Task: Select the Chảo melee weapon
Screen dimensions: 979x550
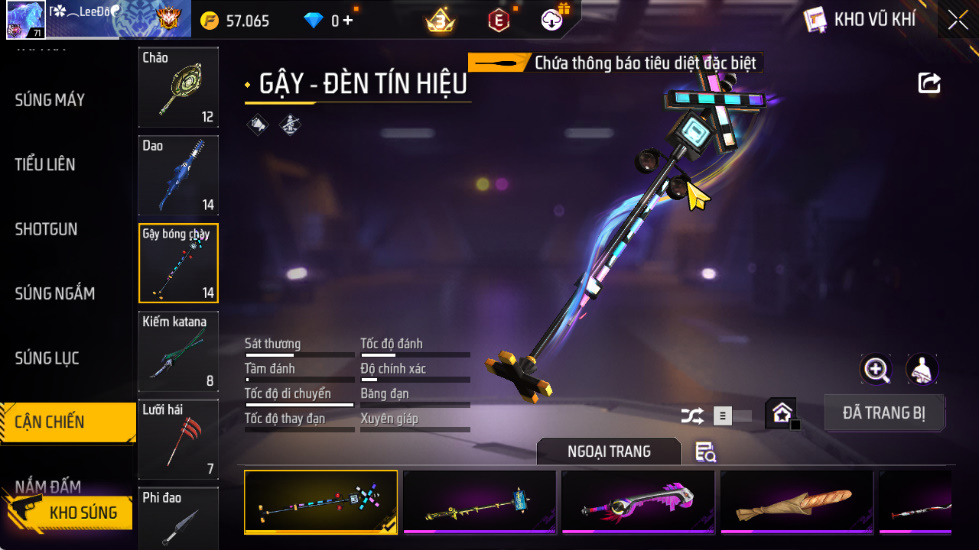Action: [178, 87]
